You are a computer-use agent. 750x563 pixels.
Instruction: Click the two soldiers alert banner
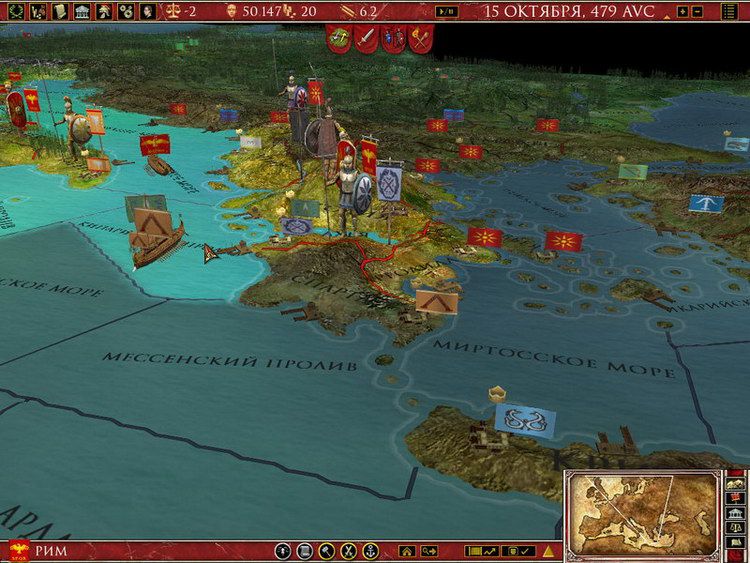(392, 38)
